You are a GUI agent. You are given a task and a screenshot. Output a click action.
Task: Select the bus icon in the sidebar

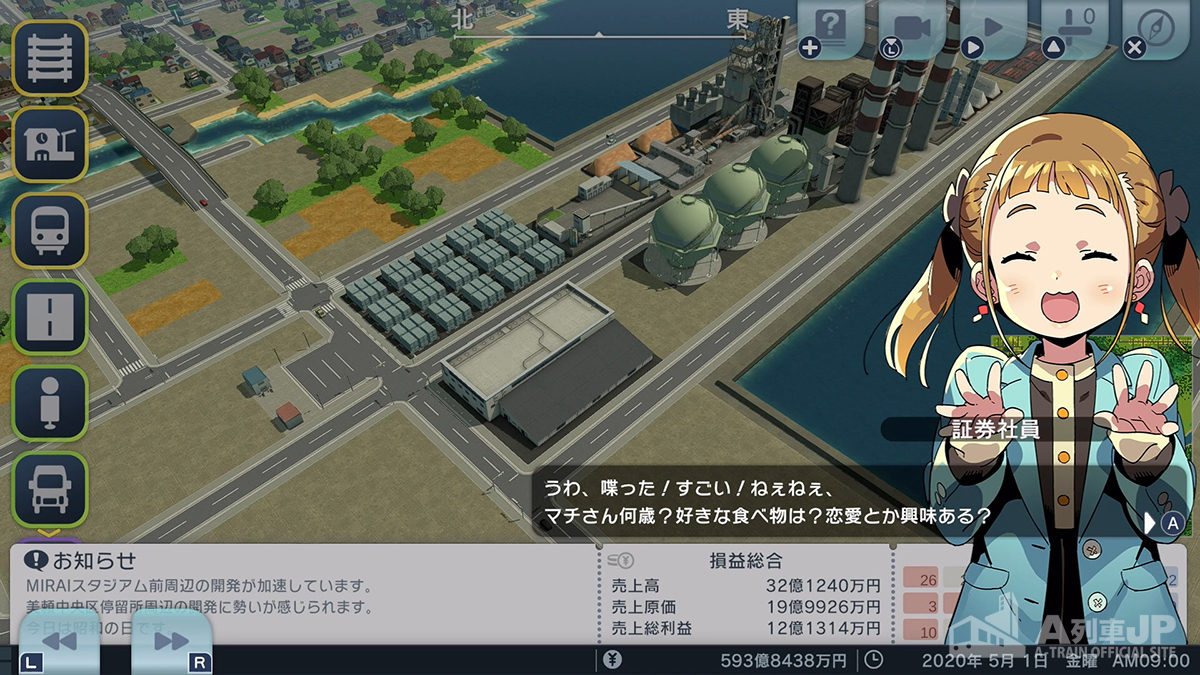pos(49,230)
